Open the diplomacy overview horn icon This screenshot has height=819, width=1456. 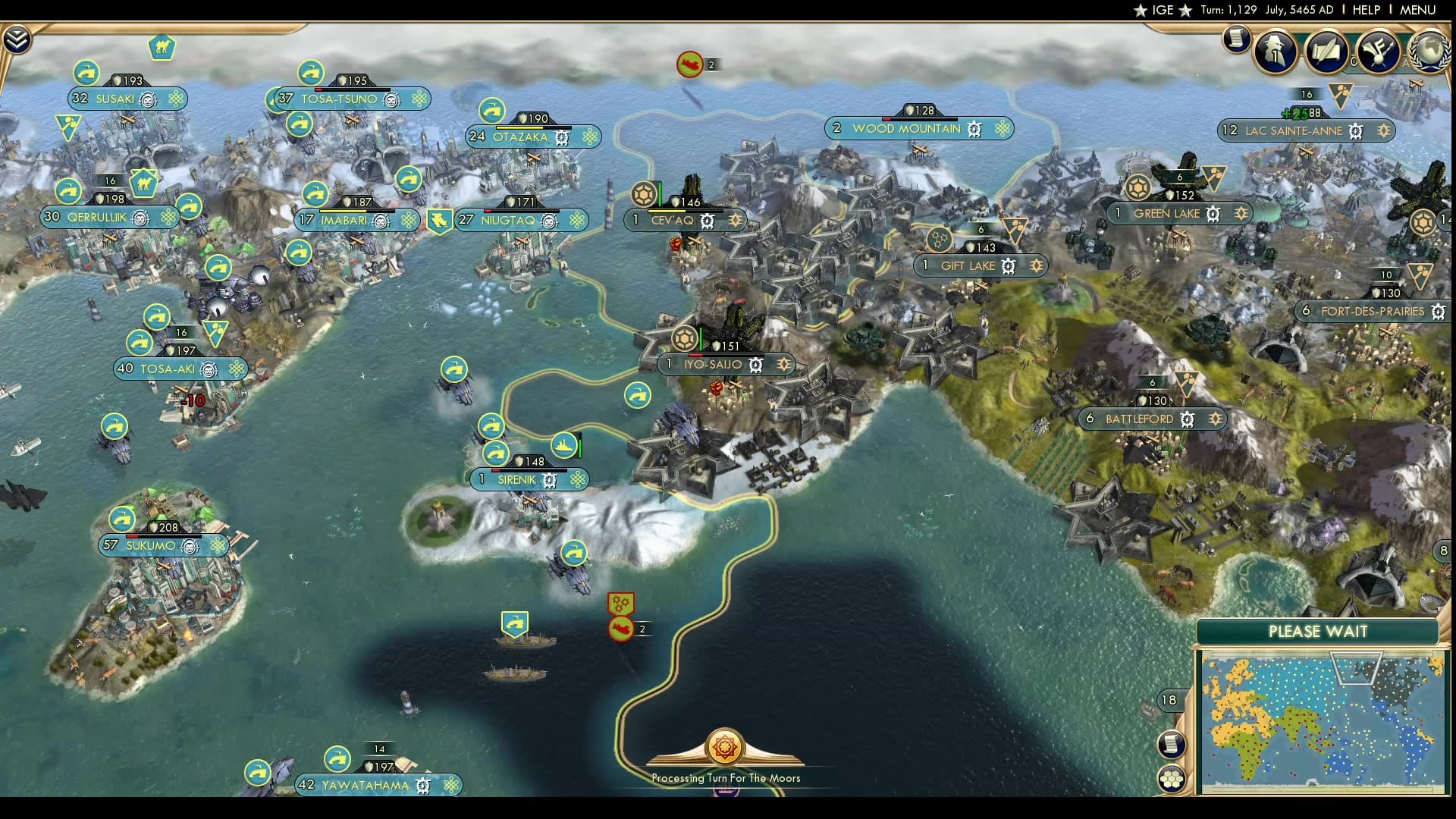[1377, 52]
